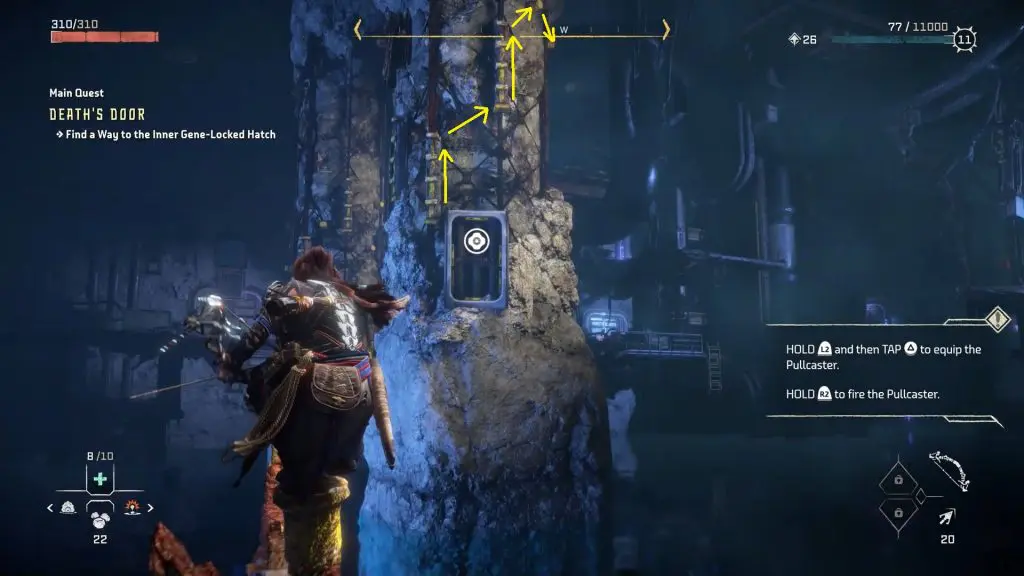Cycle tools with the right arrow
Screen dimensions: 1024x576
click(151, 508)
